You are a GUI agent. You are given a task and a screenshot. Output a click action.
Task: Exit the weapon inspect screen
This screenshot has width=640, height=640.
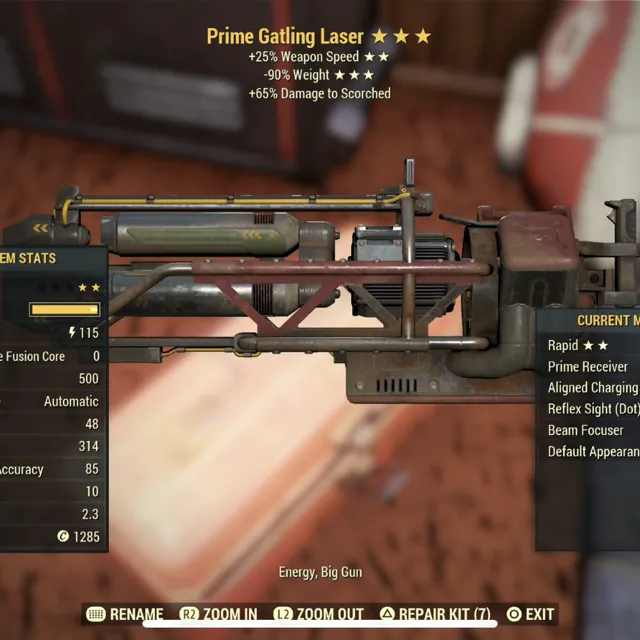(530, 614)
